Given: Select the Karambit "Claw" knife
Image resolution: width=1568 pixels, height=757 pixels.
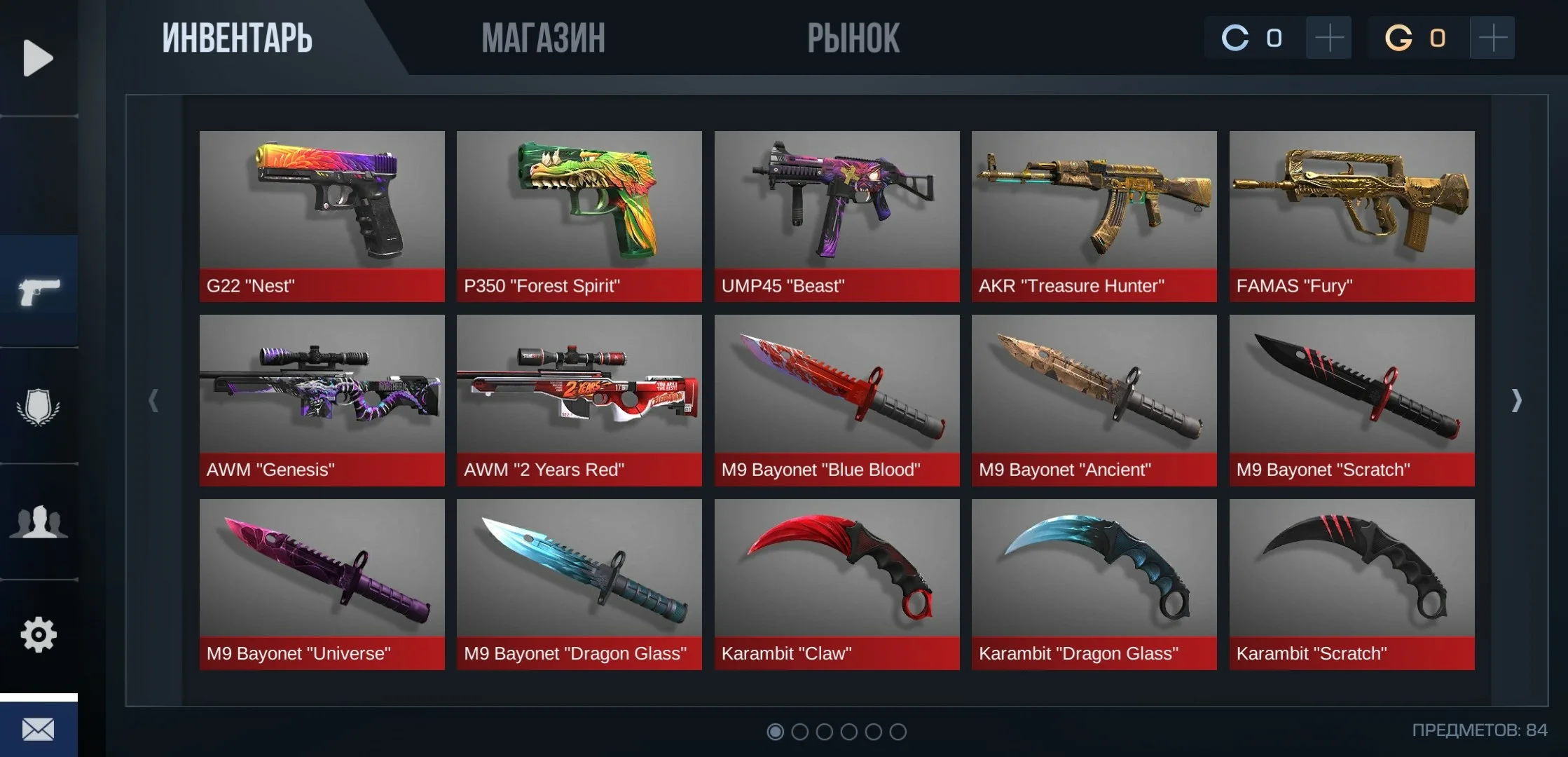Looking at the screenshot, I should [x=837, y=584].
